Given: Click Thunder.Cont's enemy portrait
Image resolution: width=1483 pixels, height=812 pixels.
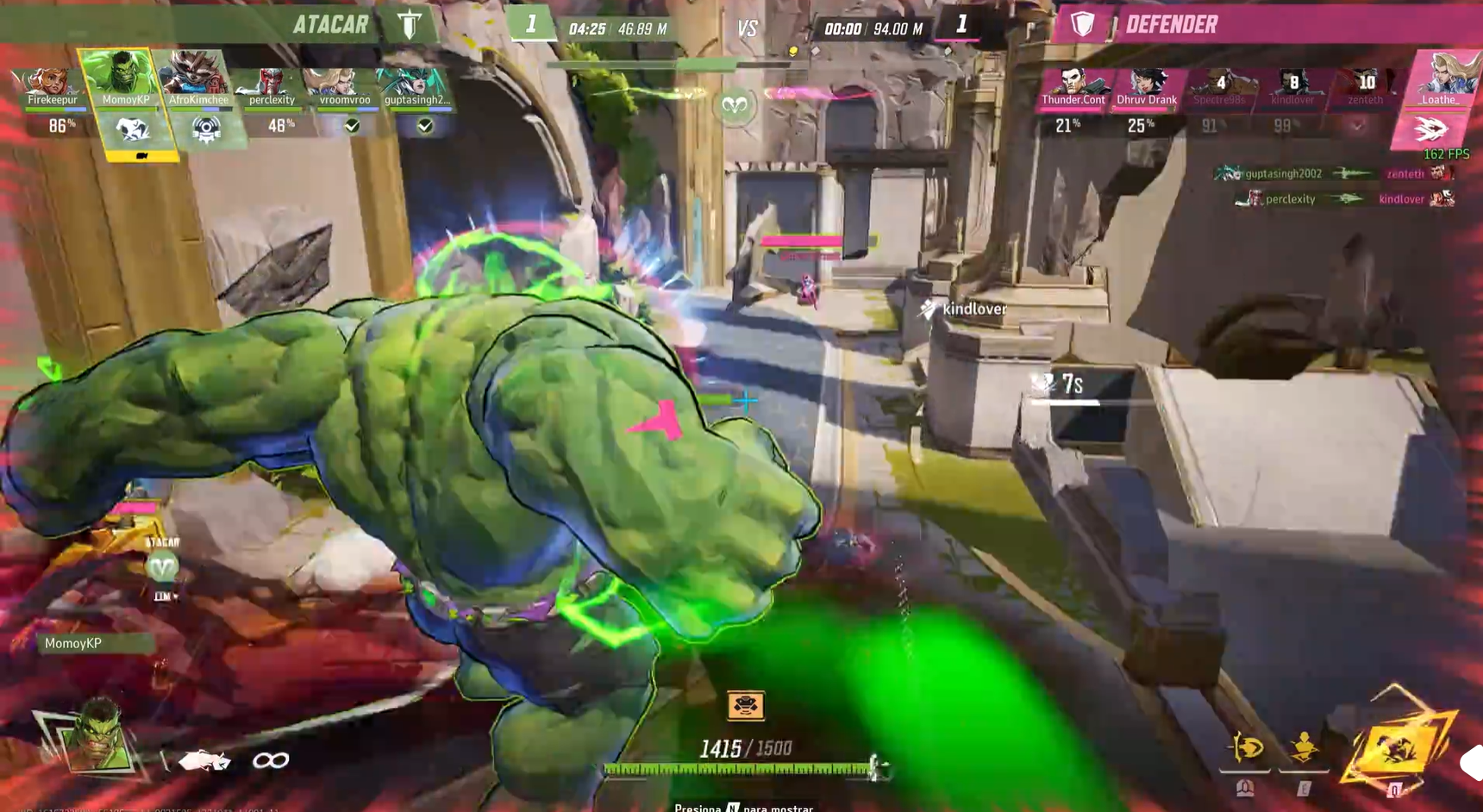Looking at the screenshot, I should click(x=1072, y=83).
